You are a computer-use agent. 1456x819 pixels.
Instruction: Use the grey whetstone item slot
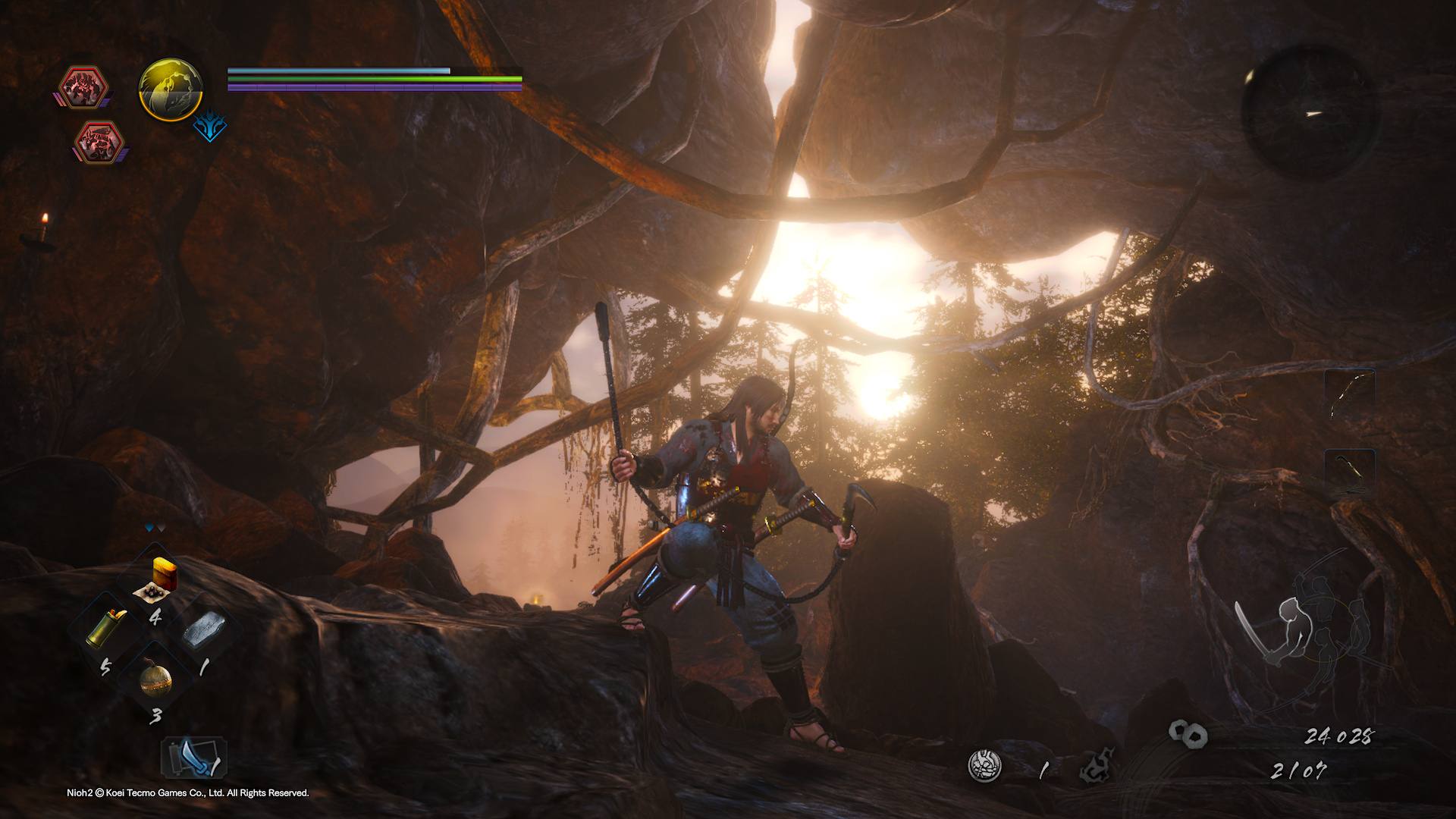pos(203,631)
